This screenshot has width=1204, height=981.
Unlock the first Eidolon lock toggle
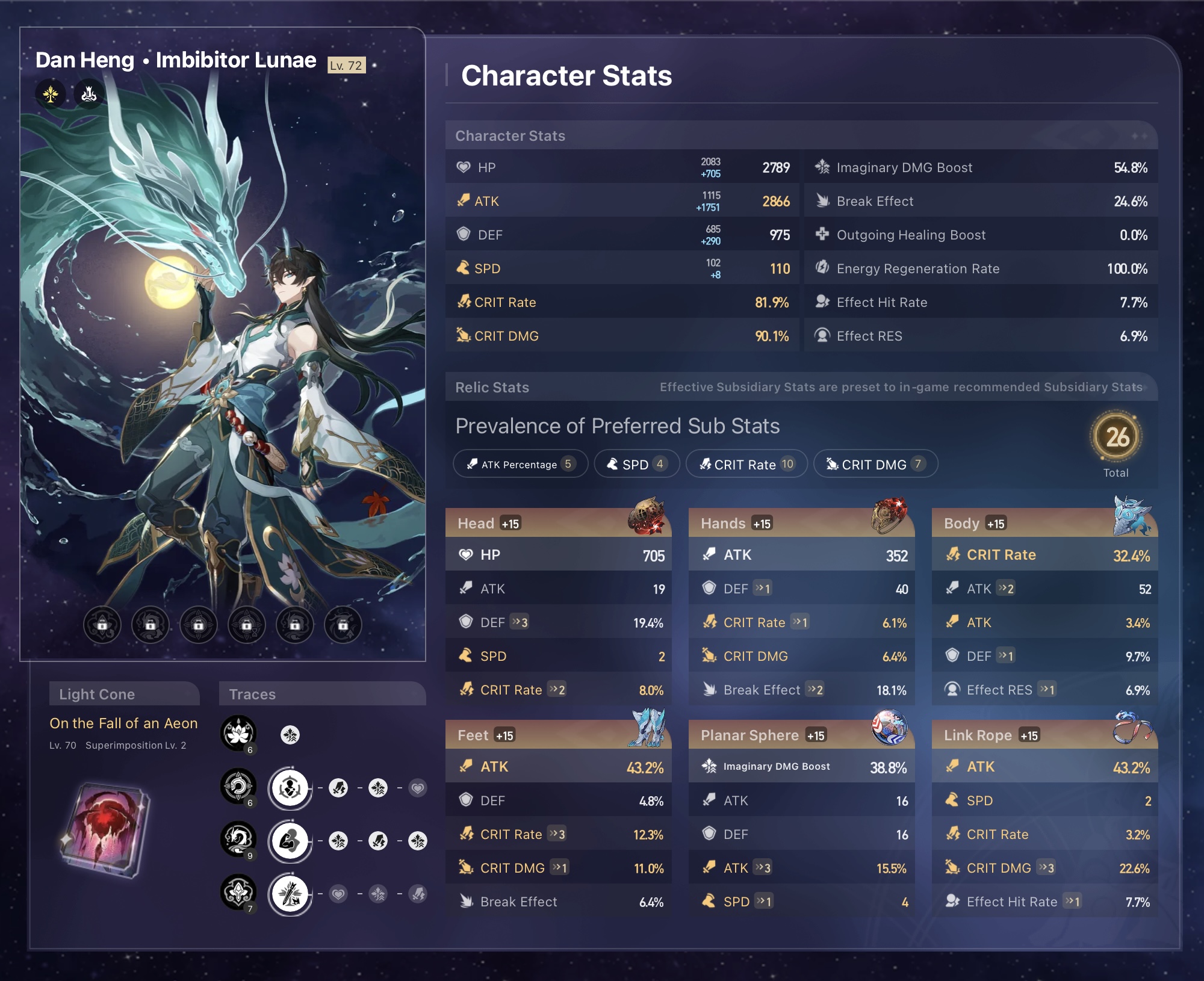[x=102, y=625]
